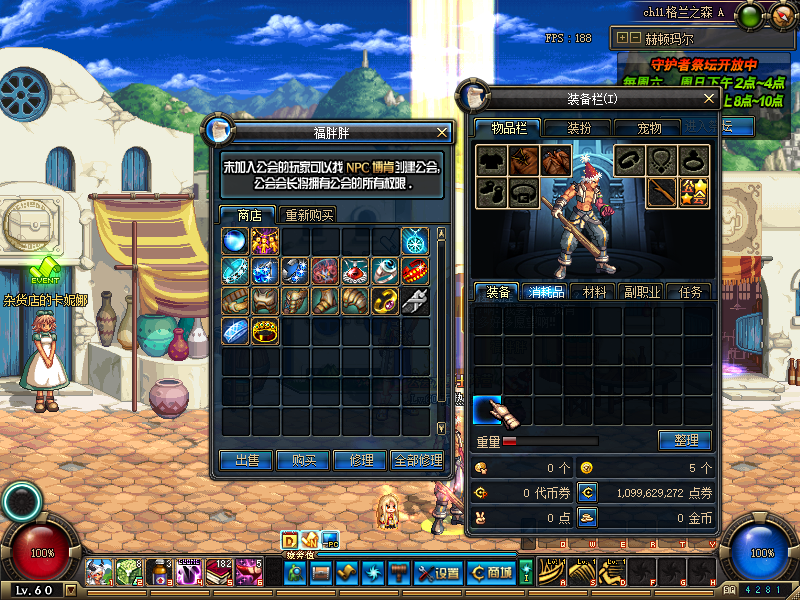Choose the 修理 repair button
This screenshot has width=800, height=600.
(359, 460)
